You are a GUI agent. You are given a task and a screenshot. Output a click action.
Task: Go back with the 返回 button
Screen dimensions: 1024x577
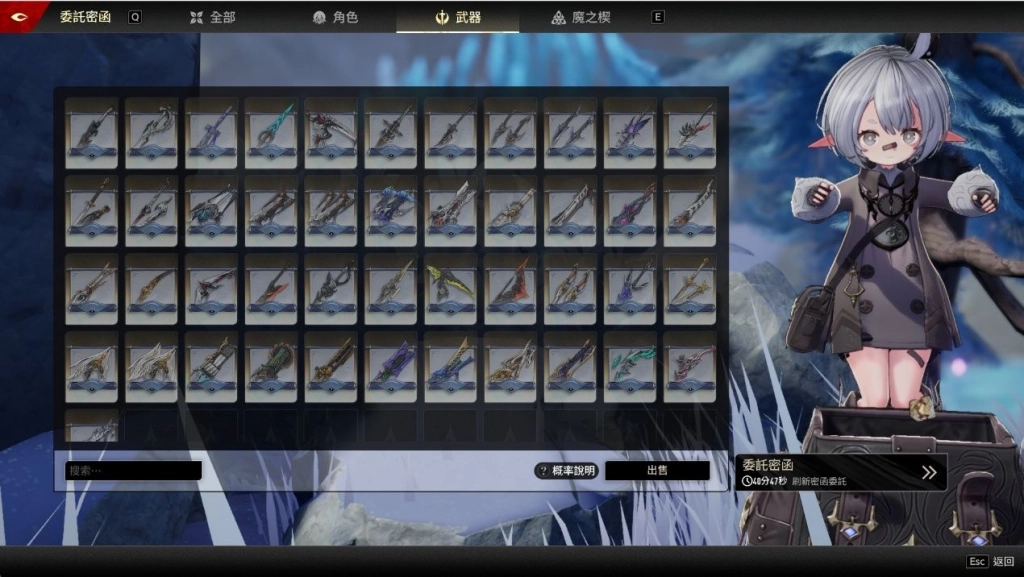point(990,562)
